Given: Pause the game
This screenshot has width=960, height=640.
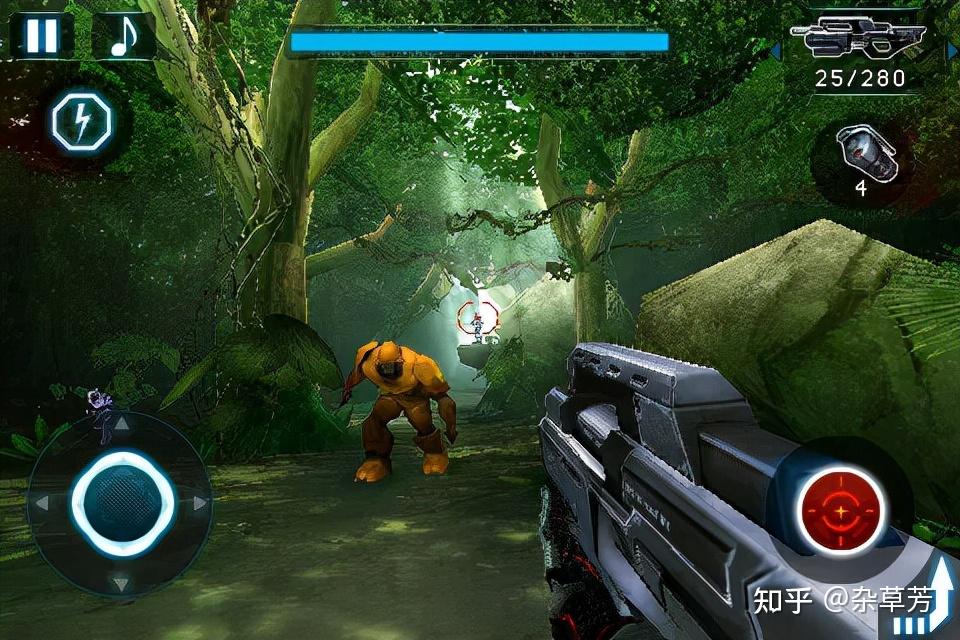Looking at the screenshot, I should [42, 35].
